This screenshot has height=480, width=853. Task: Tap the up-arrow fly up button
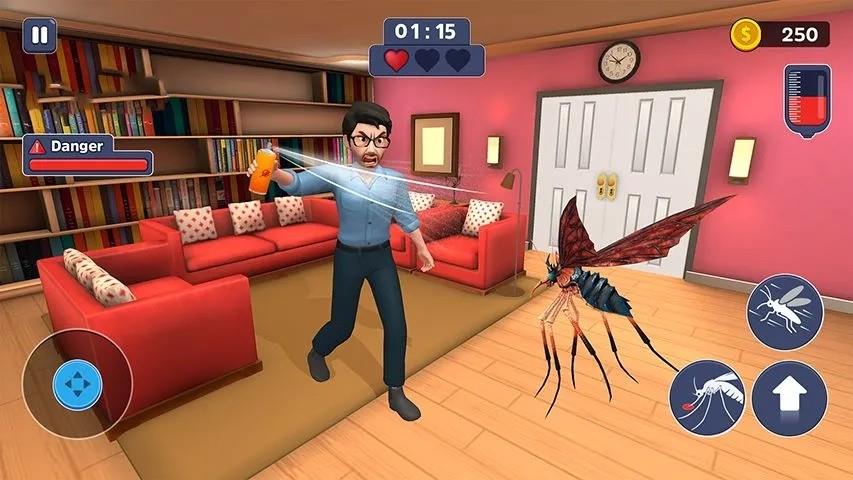(789, 398)
